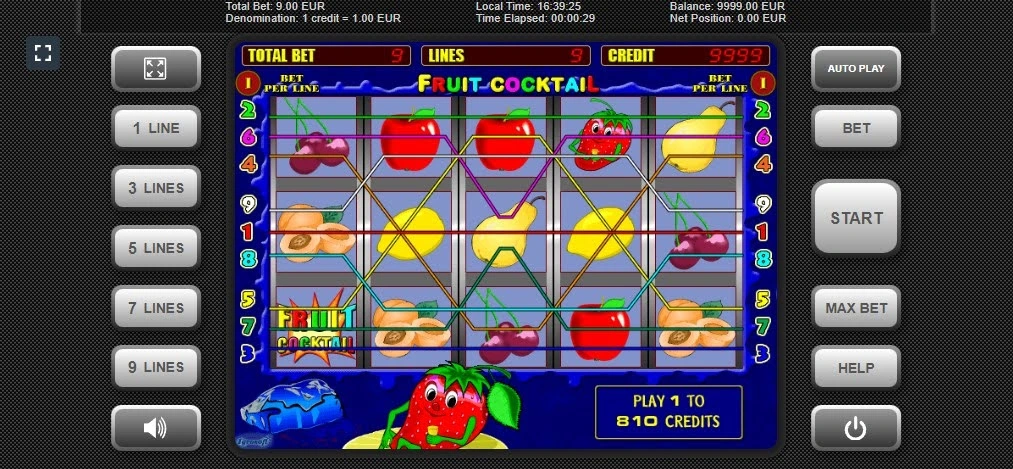Select MAX BET
This screenshot has height=469, width=1013.
click(856, 308)
